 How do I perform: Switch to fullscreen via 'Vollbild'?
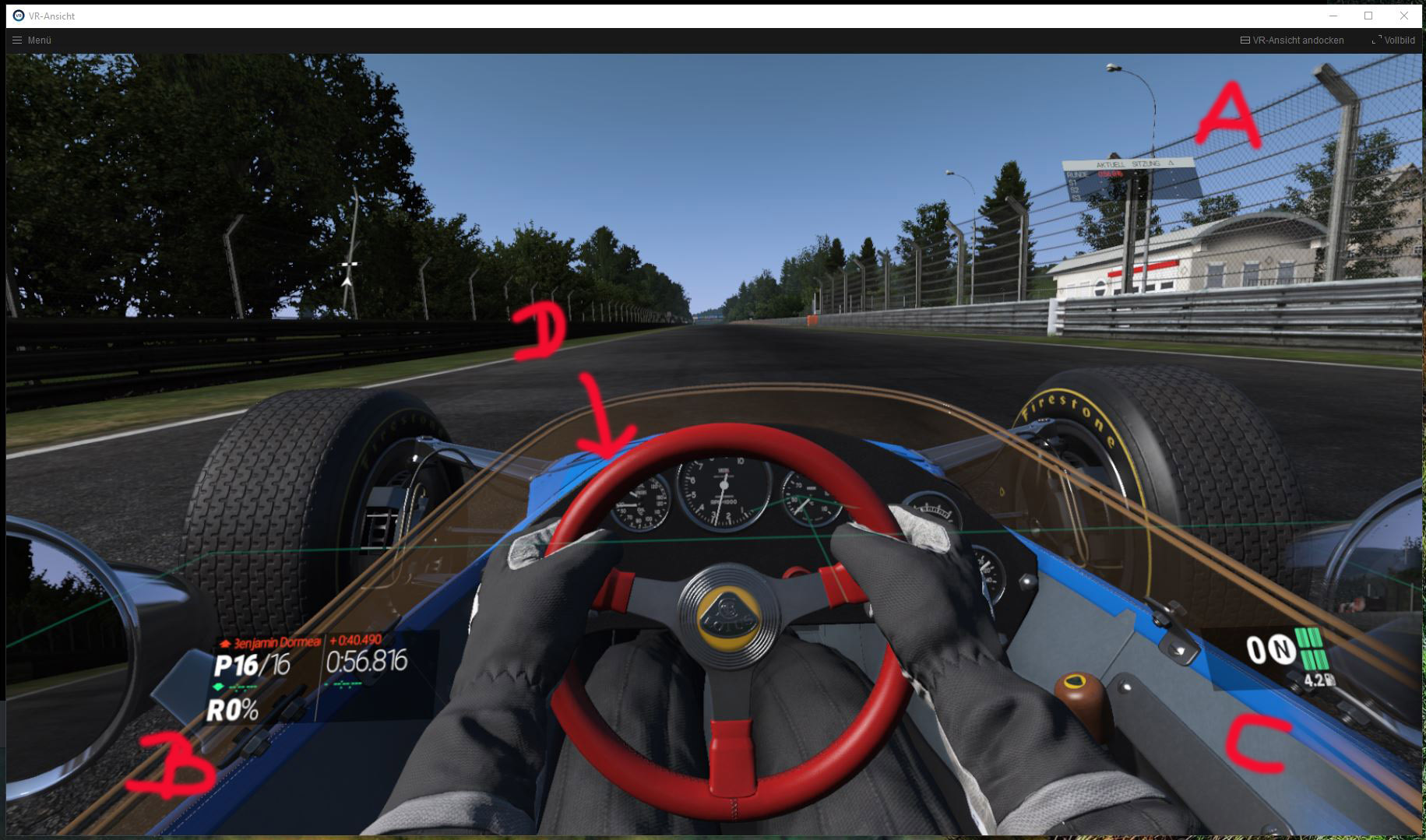1399,40
